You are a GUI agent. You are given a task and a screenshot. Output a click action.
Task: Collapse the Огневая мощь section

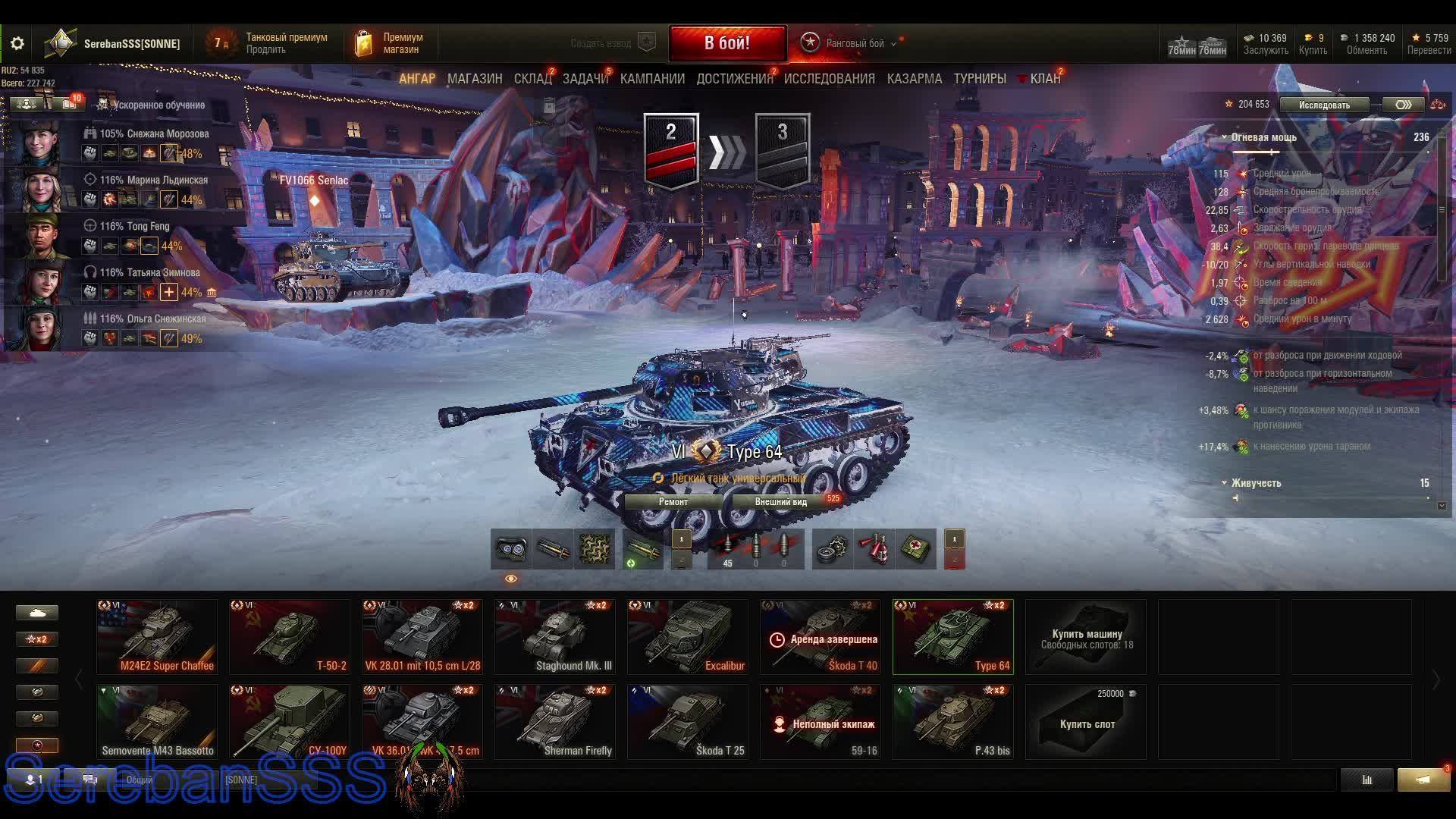click(1225, 137)
